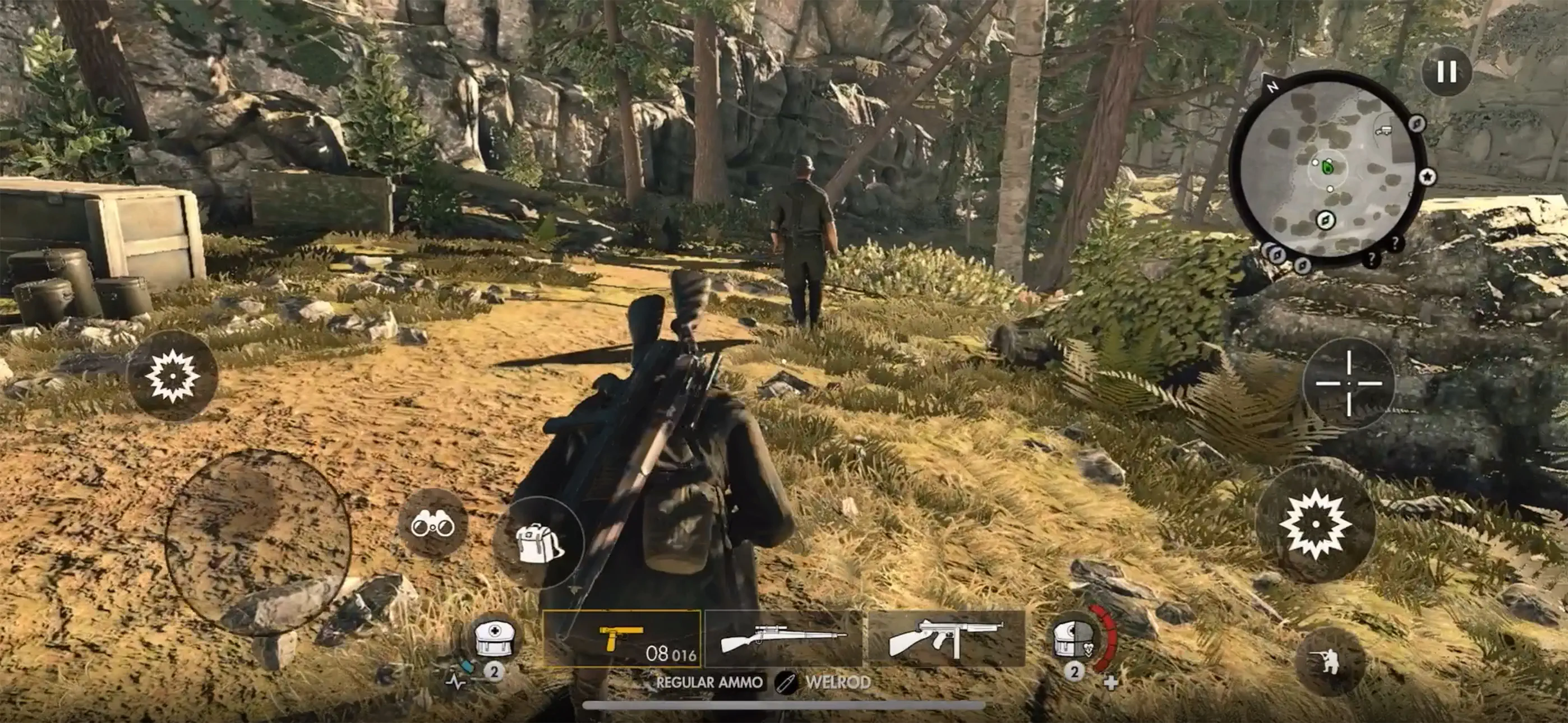Select the truck marker inside the minimap
This screenshot has width=1568, height=723.
tap(1384, 130)
